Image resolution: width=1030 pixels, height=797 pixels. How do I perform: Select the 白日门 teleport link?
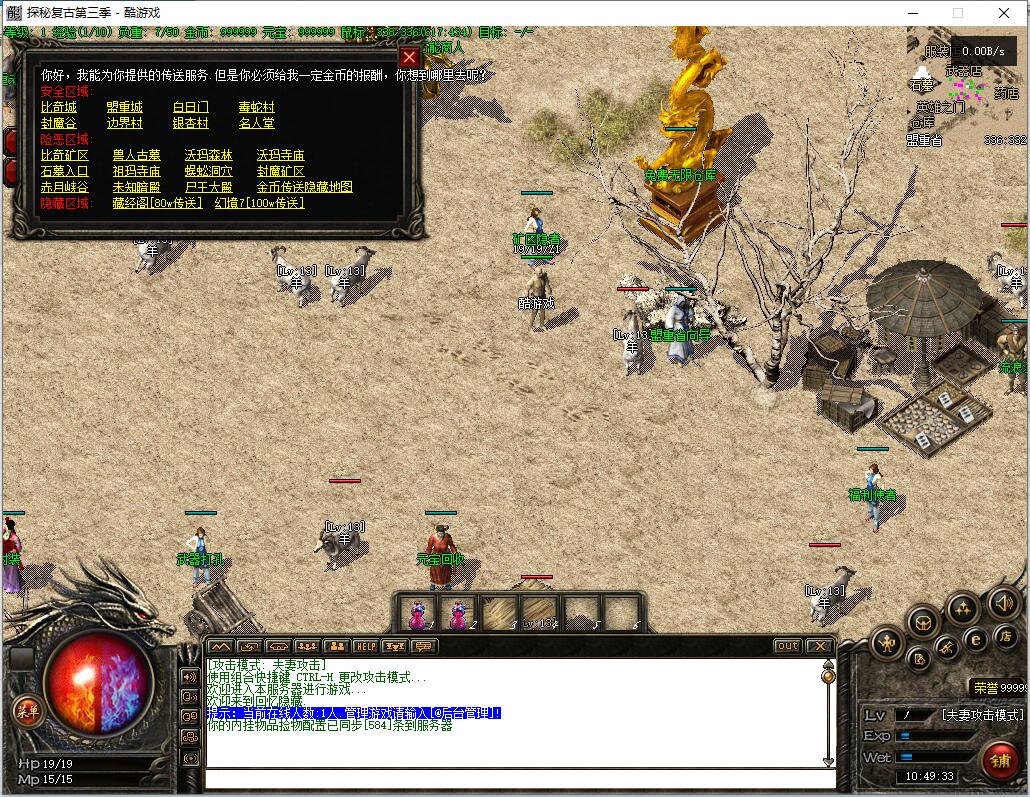[x=190, y=107]
